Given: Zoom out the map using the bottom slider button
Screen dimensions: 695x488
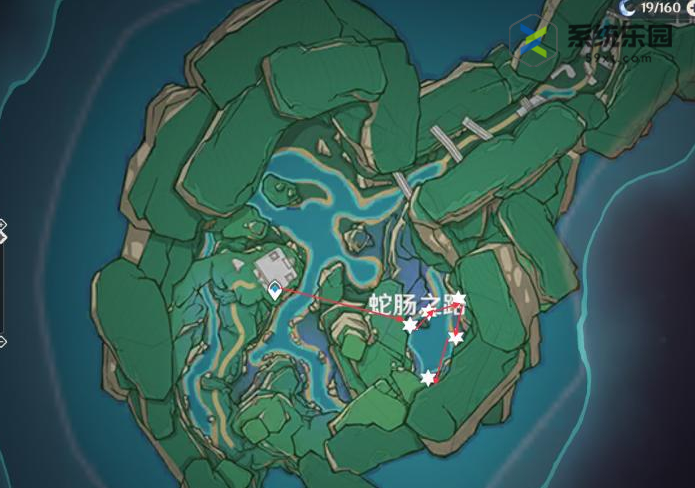Looking at the screenshot, I should (x=3, y=341).
